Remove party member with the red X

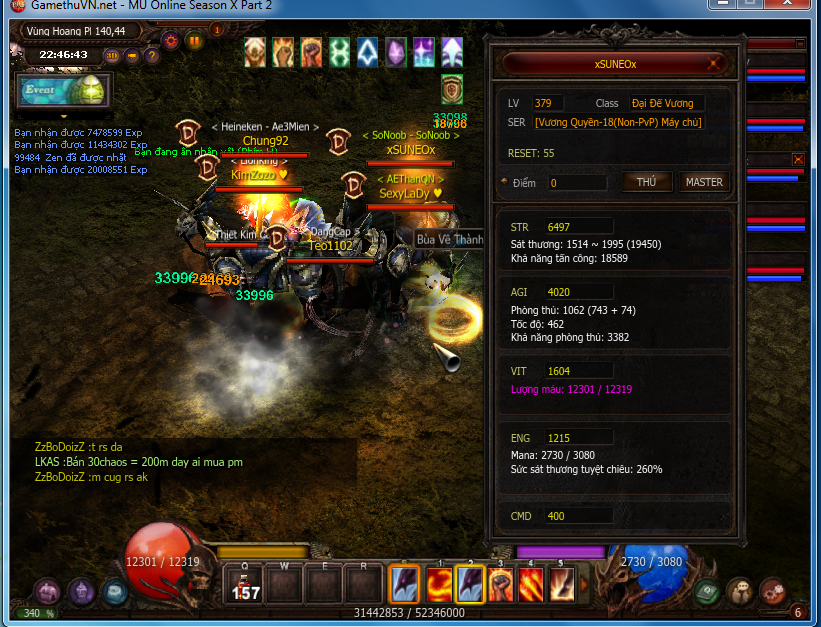(798, 159)
